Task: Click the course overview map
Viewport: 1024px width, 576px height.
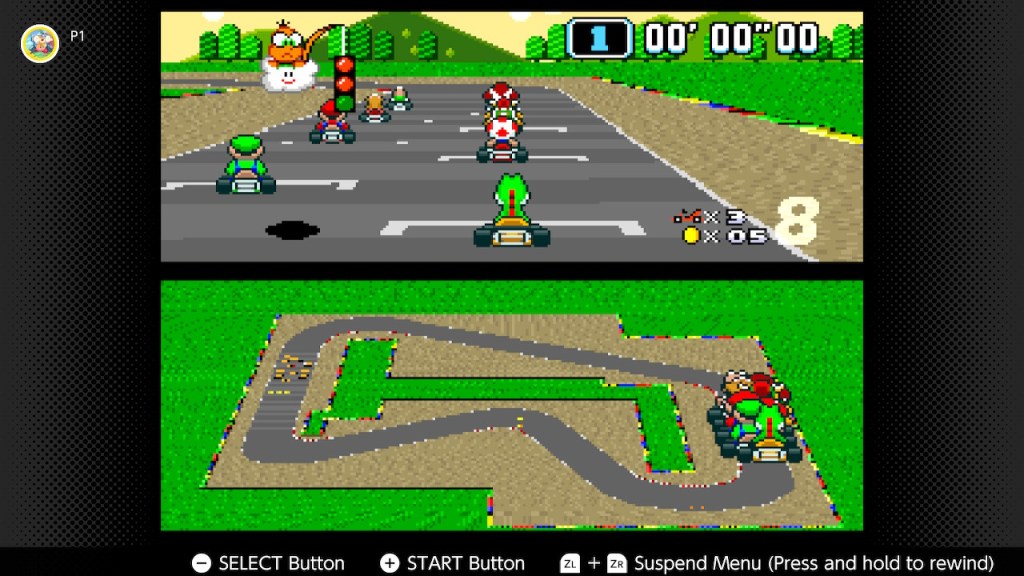Action: pos(511,405)
